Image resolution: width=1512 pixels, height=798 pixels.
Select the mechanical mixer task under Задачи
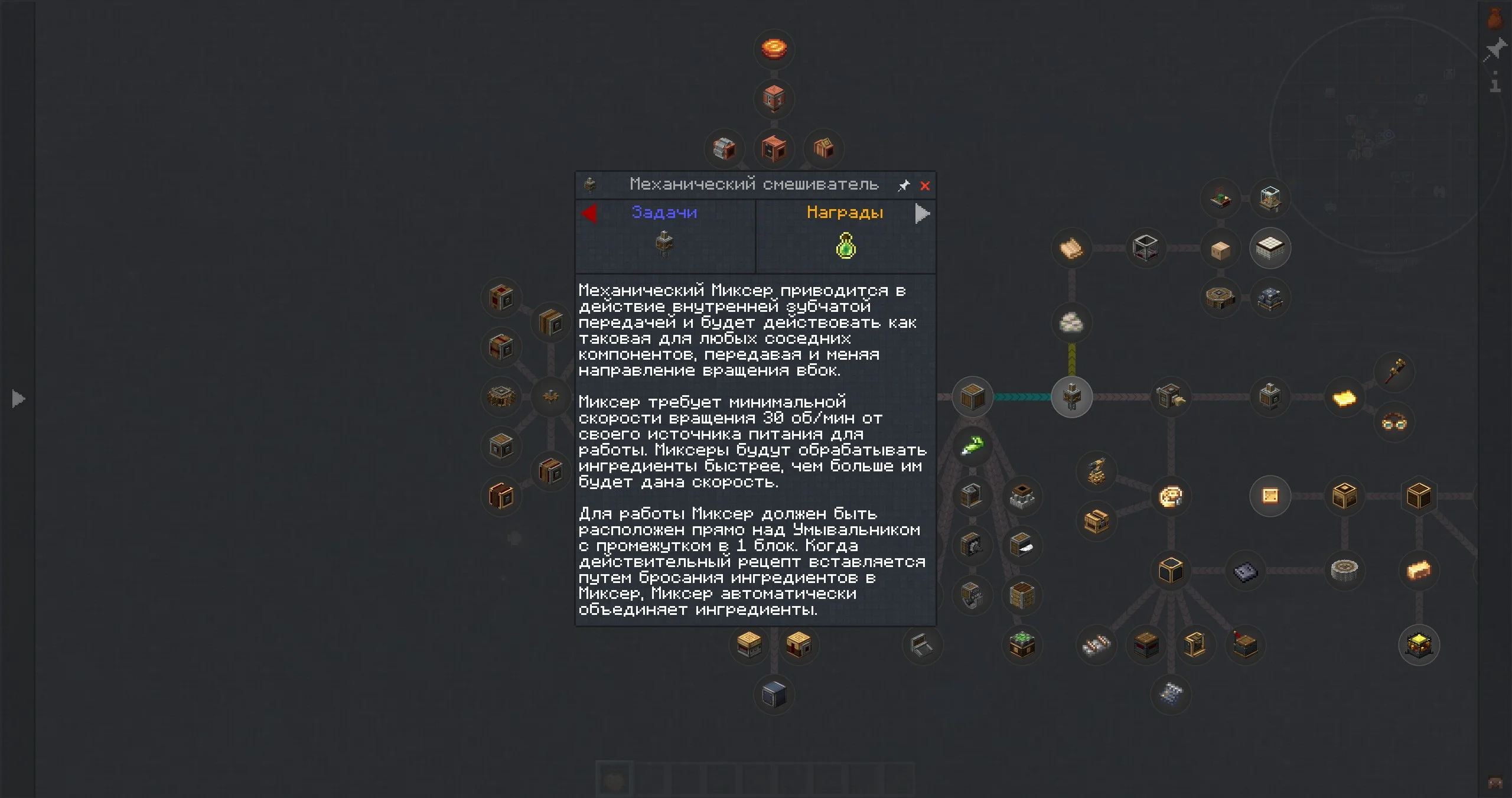click(x=665, y=243)
